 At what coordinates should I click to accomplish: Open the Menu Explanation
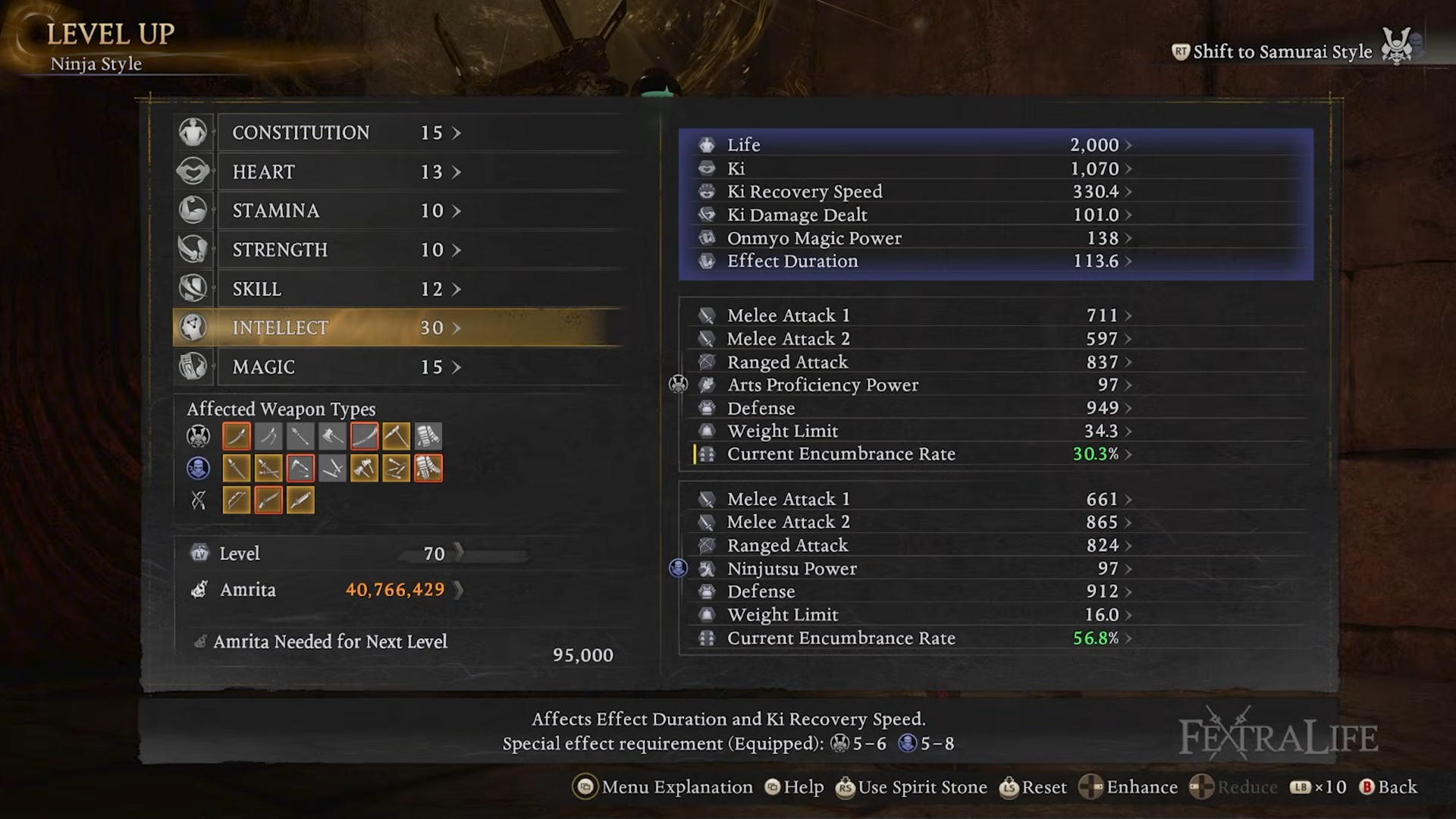pyautogui.click(x=663, y=787)
